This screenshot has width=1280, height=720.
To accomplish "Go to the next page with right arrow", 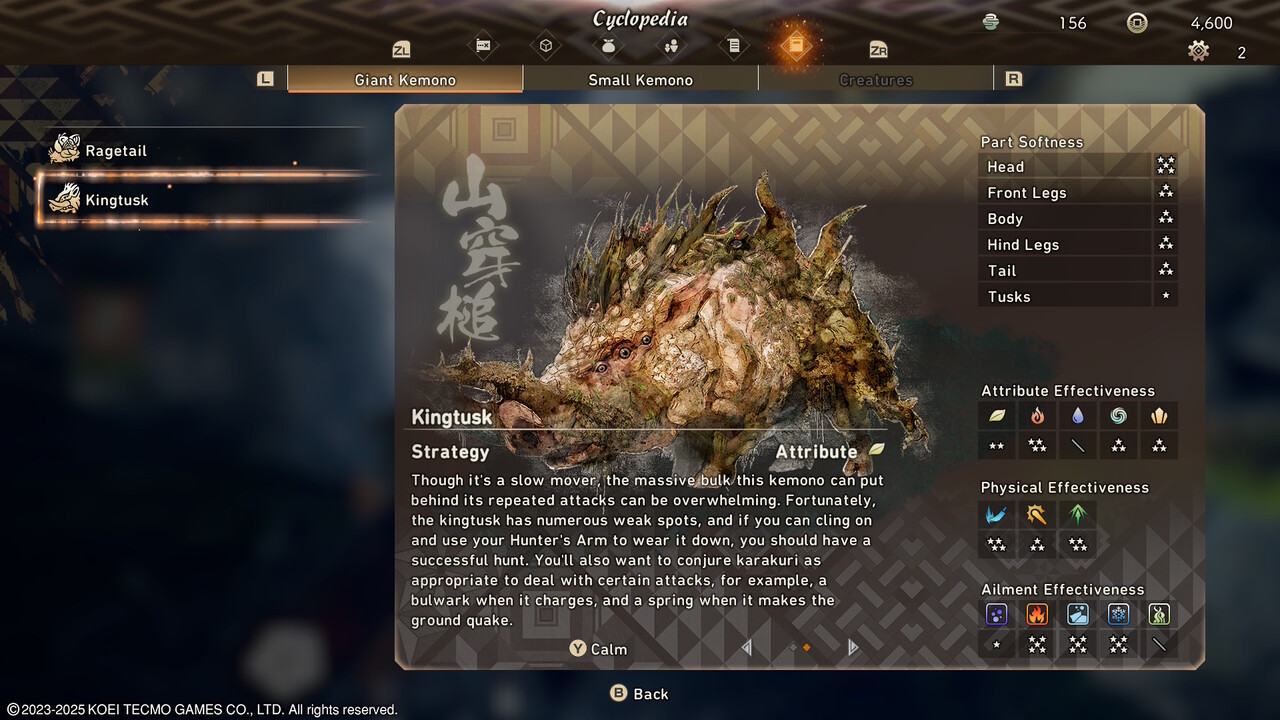I will 853,648.
